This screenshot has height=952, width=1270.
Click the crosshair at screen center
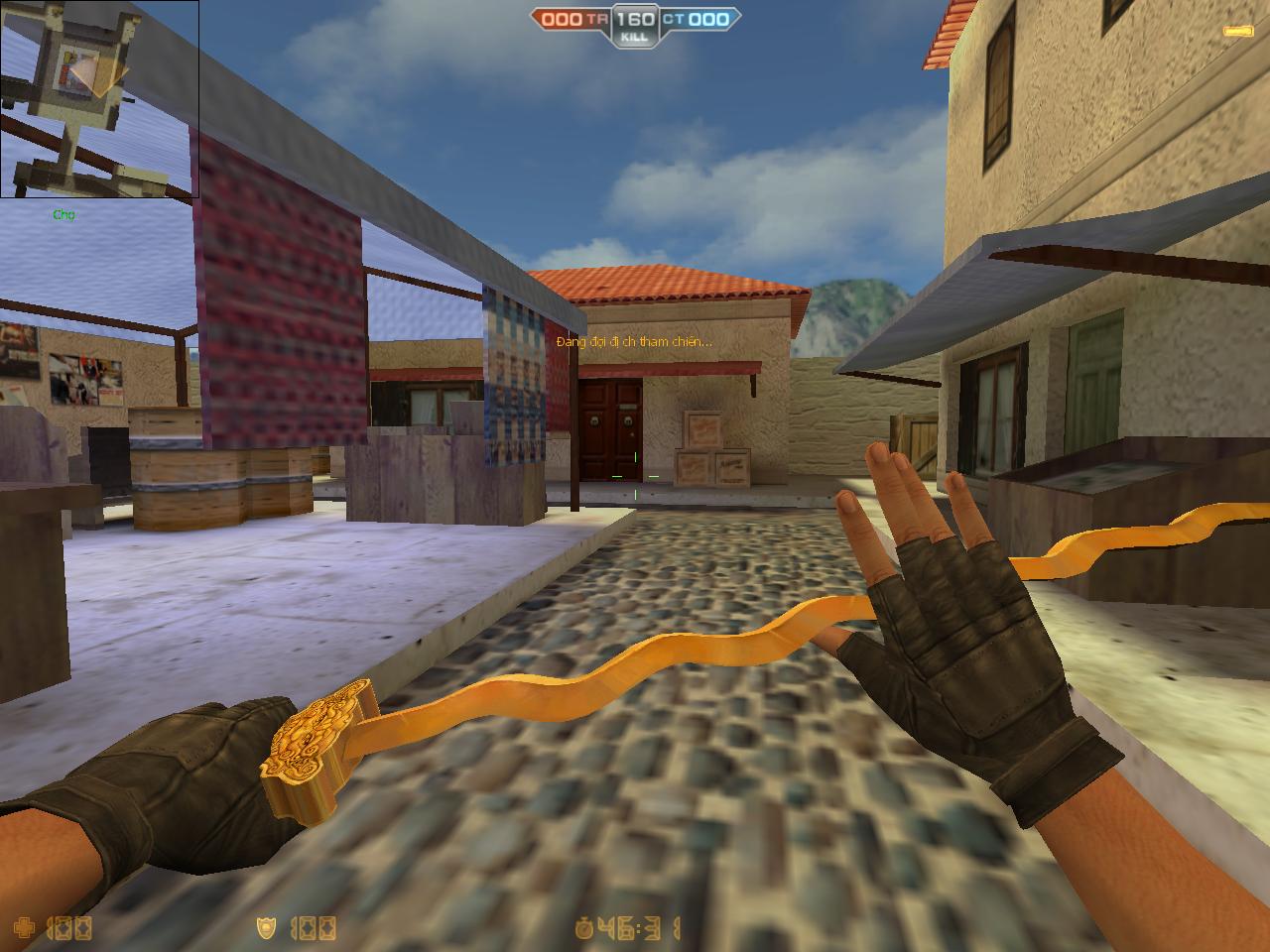point(635,476)
